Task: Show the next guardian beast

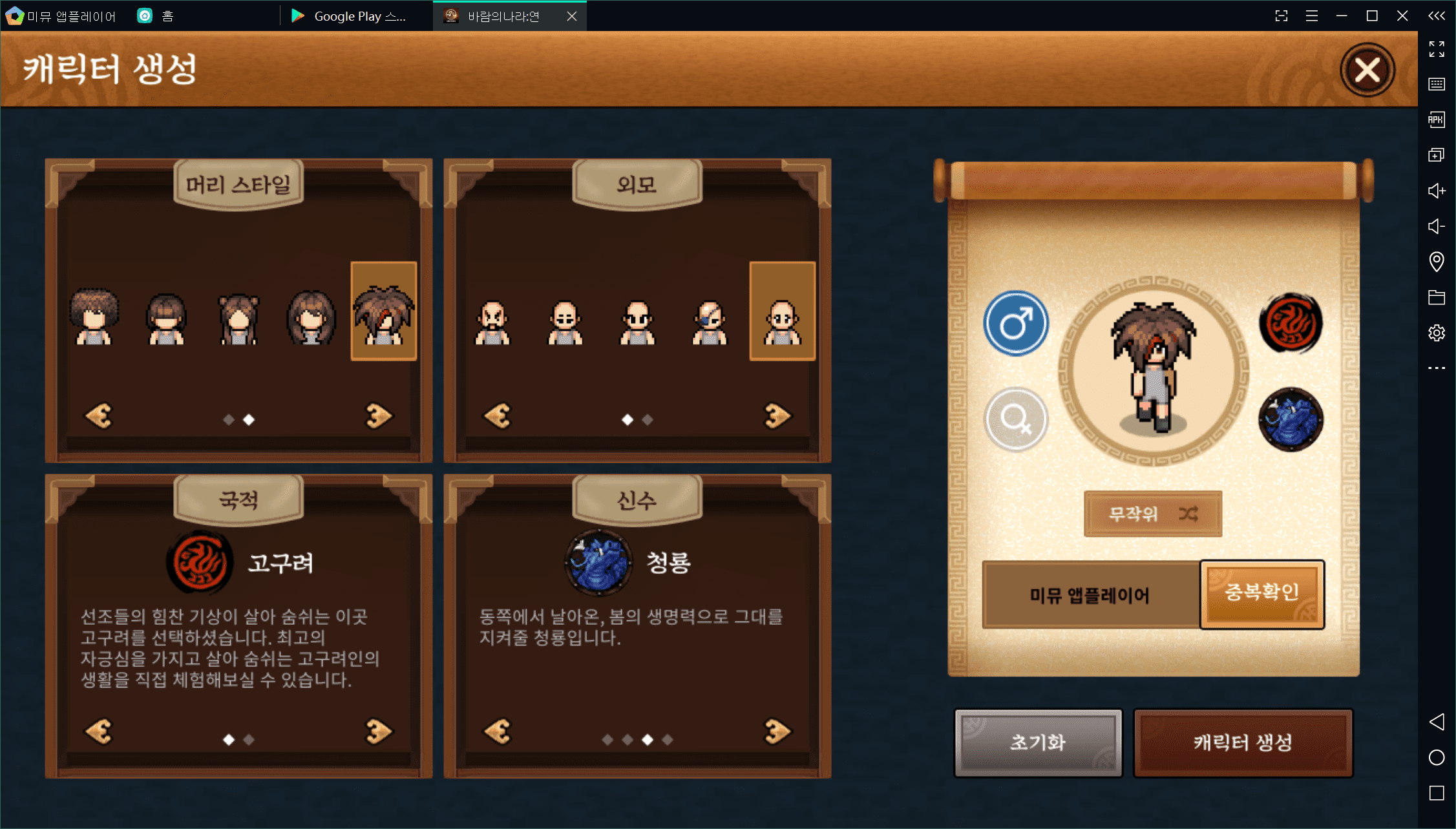Action: 777,731
